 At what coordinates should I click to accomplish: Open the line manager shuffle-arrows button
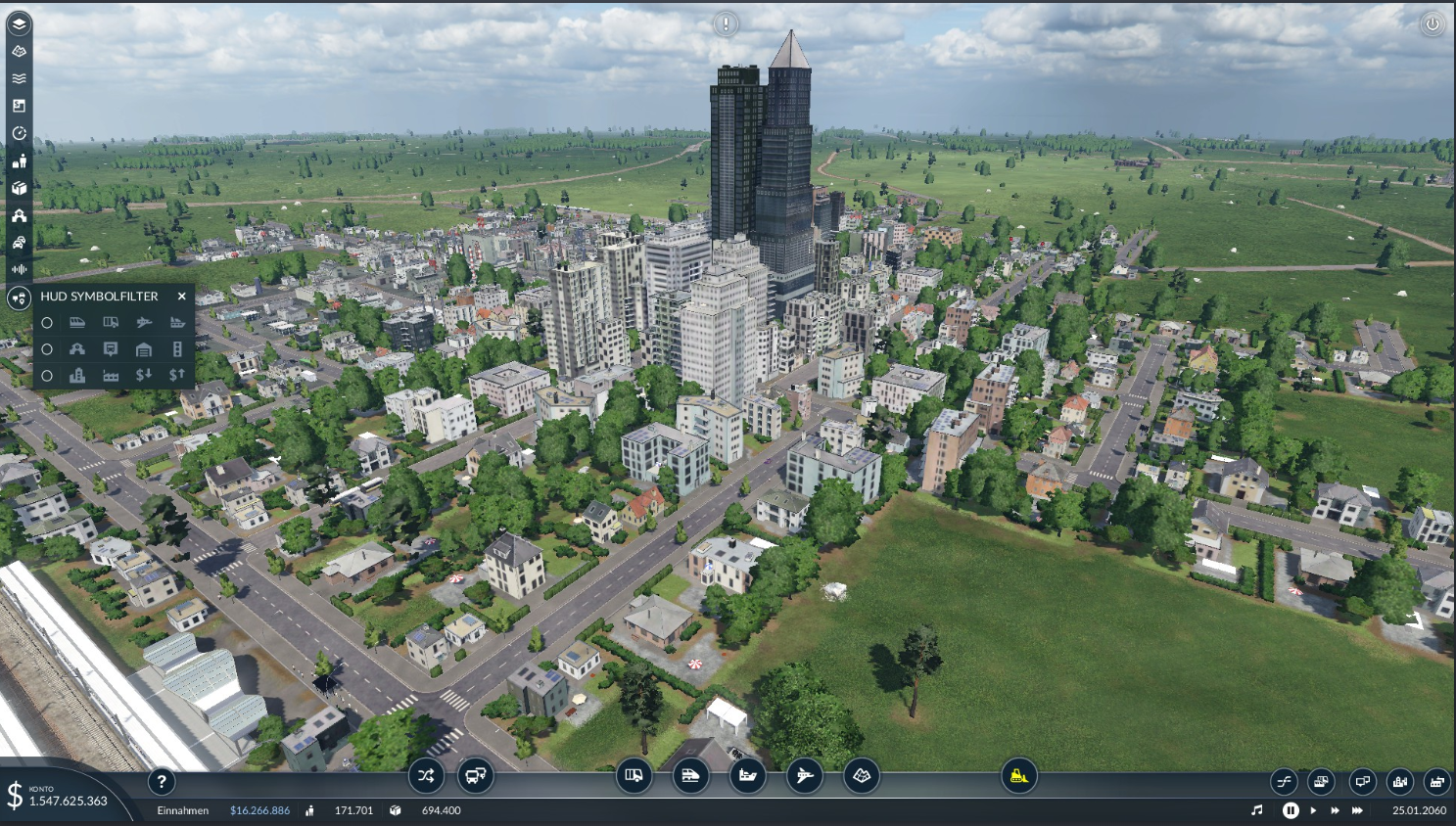(x=426, y=776)
